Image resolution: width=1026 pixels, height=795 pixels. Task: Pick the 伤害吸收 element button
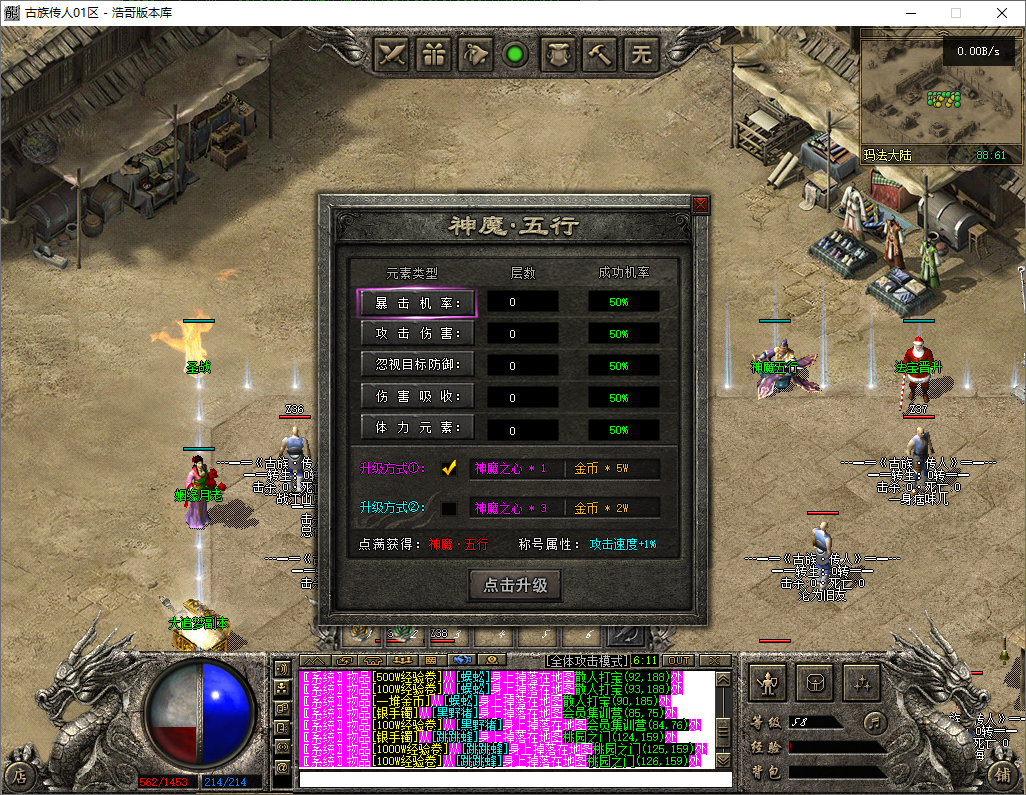(416, 397)
